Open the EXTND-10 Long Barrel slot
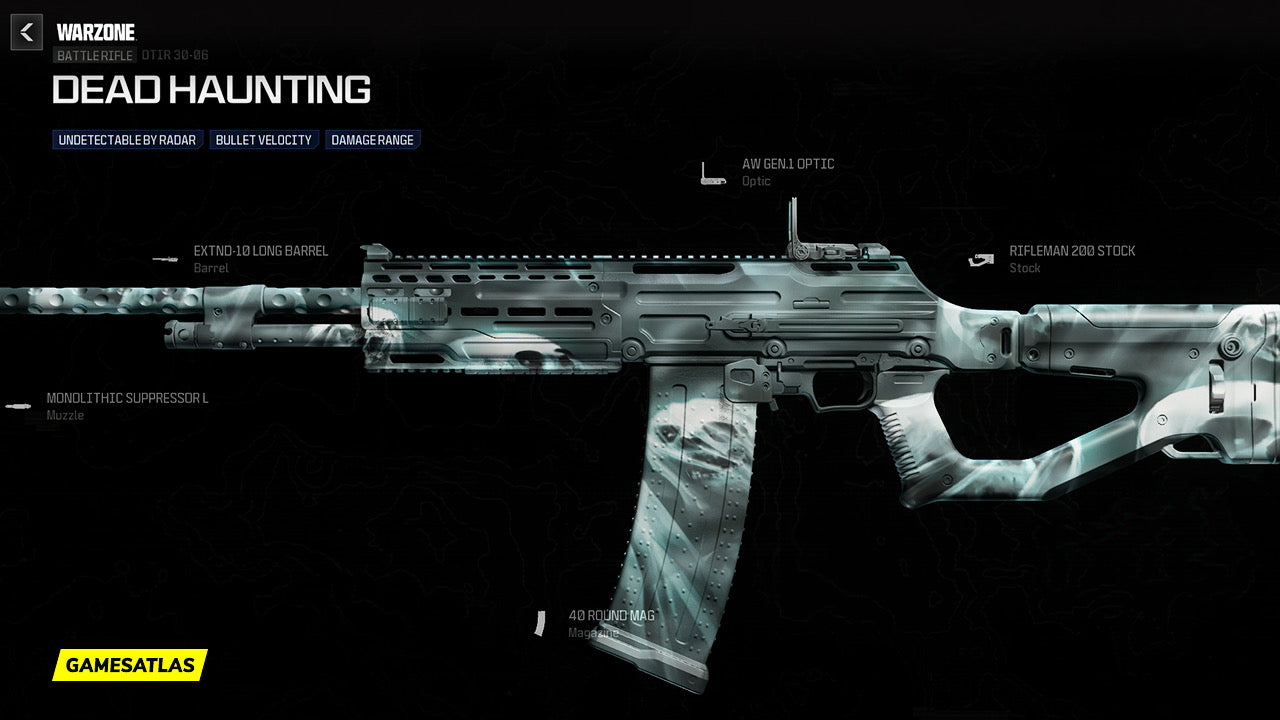This screenshot has width=1280, height=720. [260, 251]
